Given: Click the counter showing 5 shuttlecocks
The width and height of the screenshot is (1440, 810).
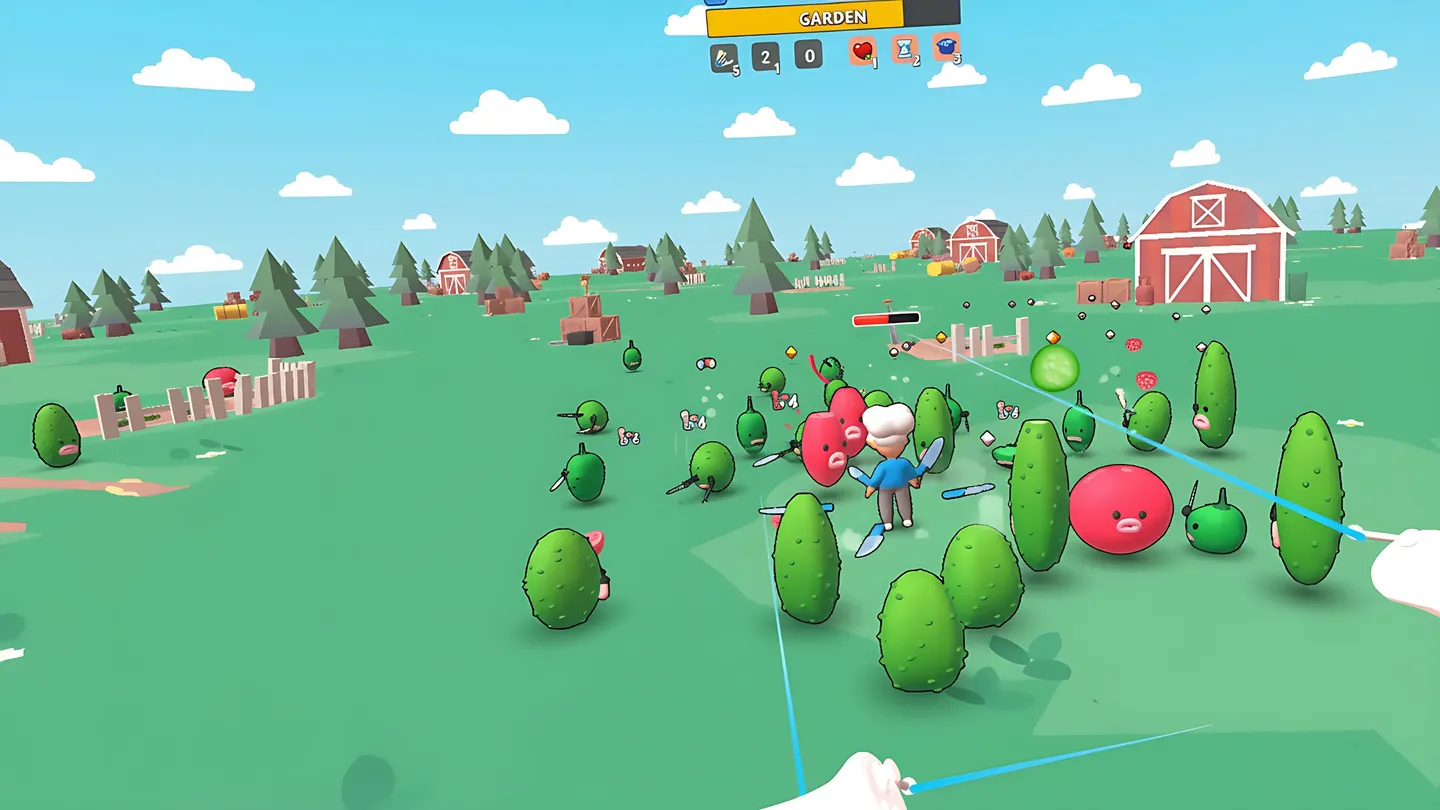Looking at the screenshot, I should pyautogui.click(x=722, y=56).
